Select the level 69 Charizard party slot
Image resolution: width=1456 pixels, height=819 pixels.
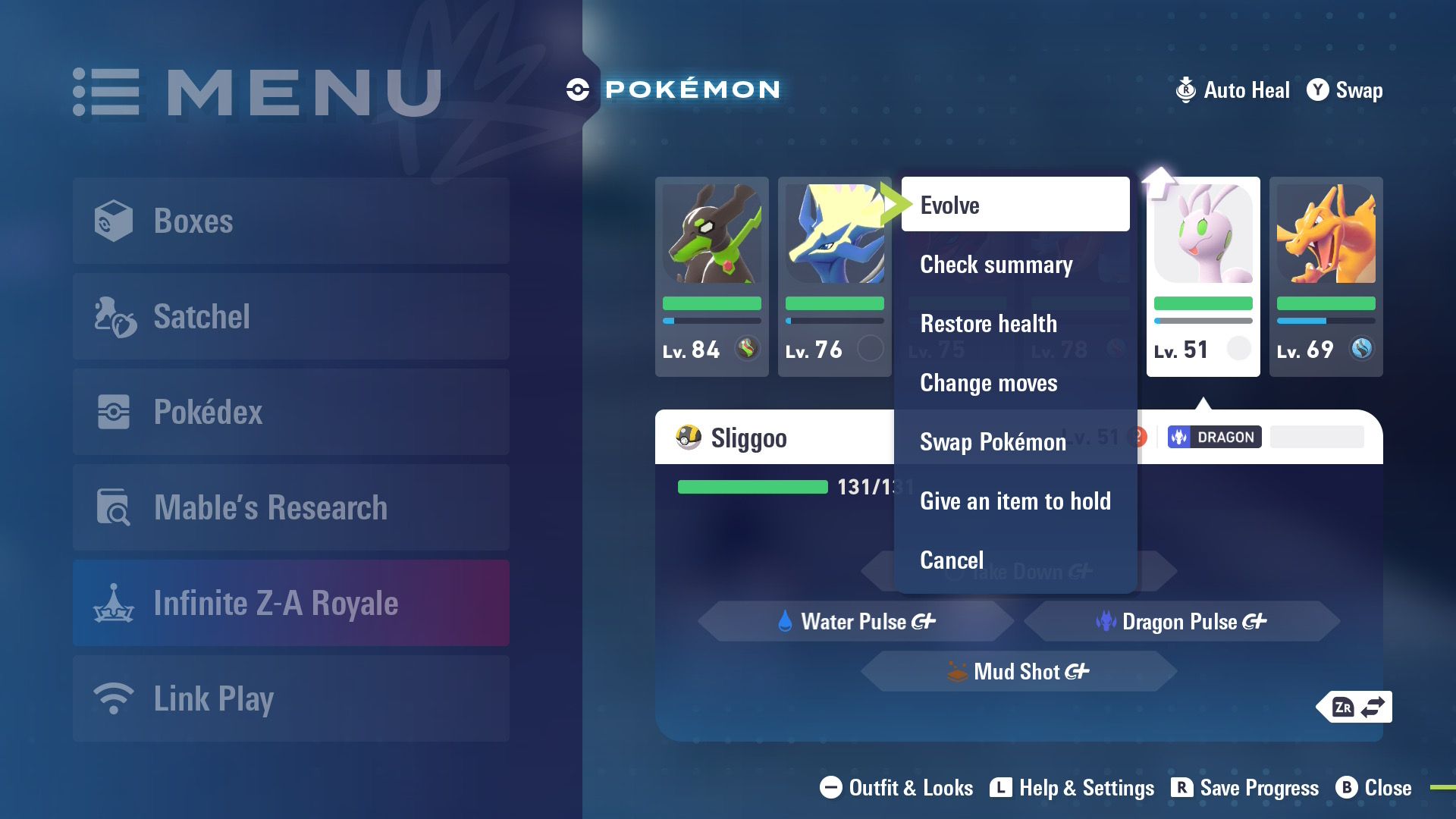(1326, 277)
